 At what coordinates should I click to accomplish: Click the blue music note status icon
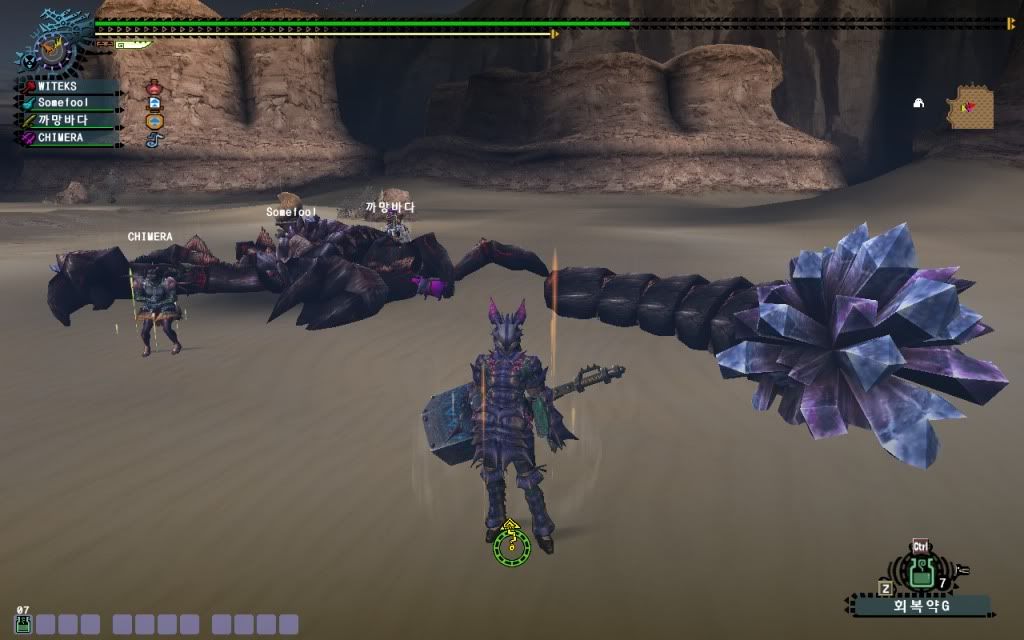(153, 139)
